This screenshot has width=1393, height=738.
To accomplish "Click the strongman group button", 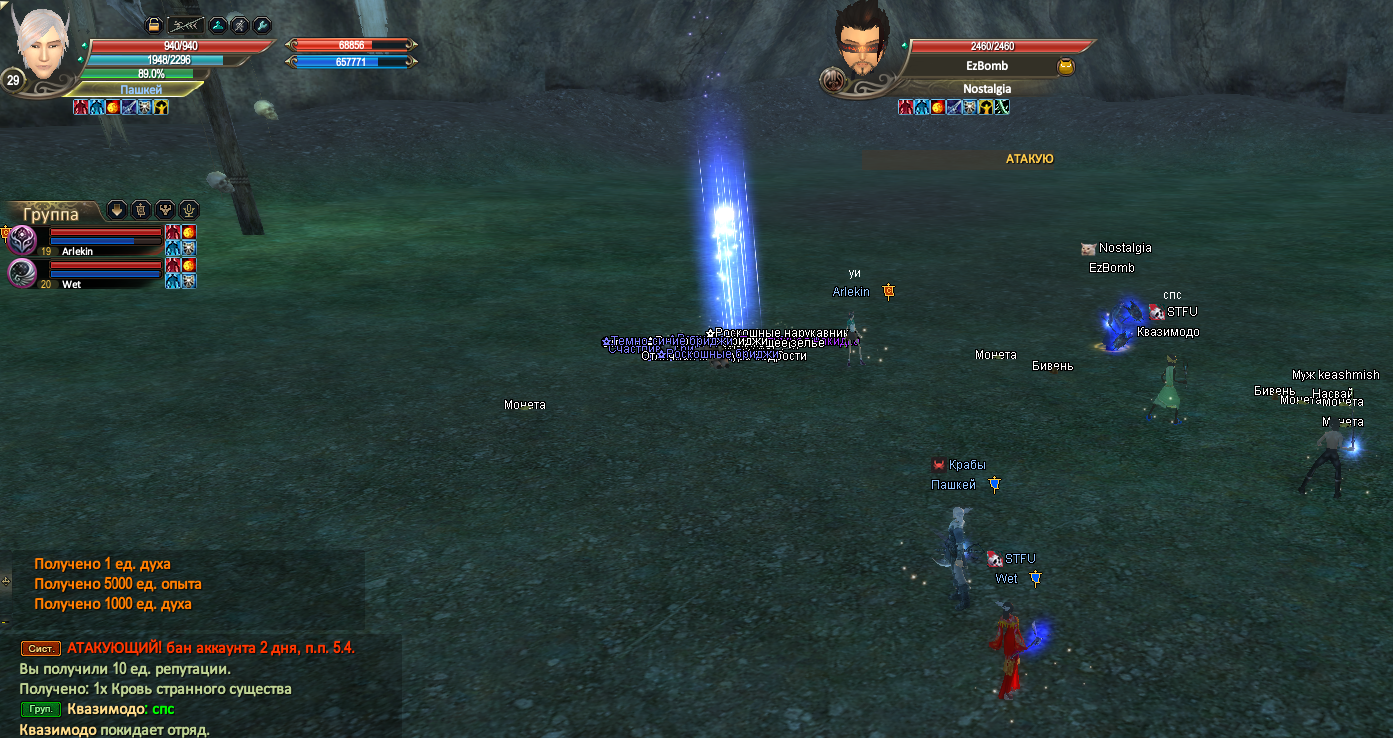I will coord(165,210).
